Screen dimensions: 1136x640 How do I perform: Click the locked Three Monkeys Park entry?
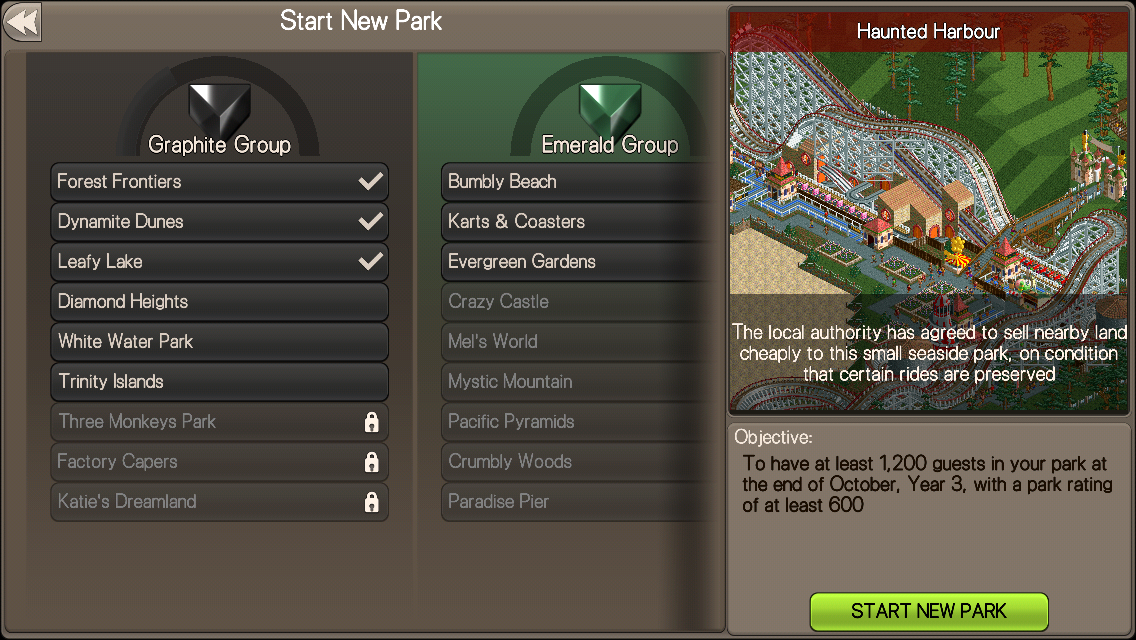[x=219, y=422]
